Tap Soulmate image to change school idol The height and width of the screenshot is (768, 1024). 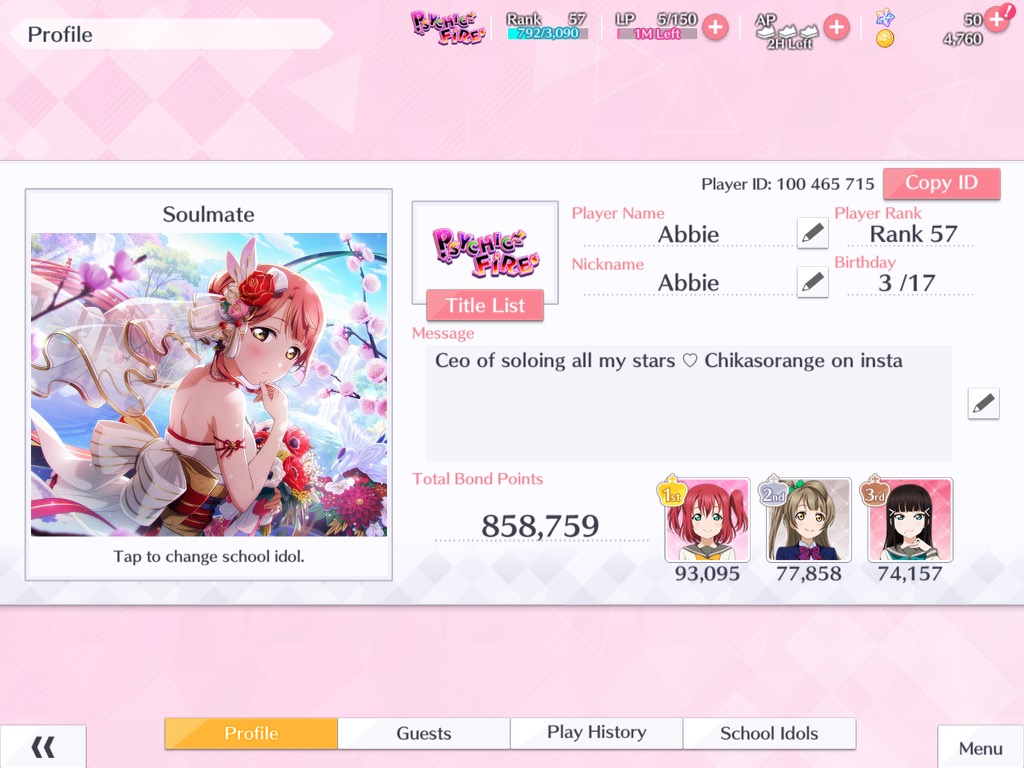pyautogui.click(x=209, y=385)
